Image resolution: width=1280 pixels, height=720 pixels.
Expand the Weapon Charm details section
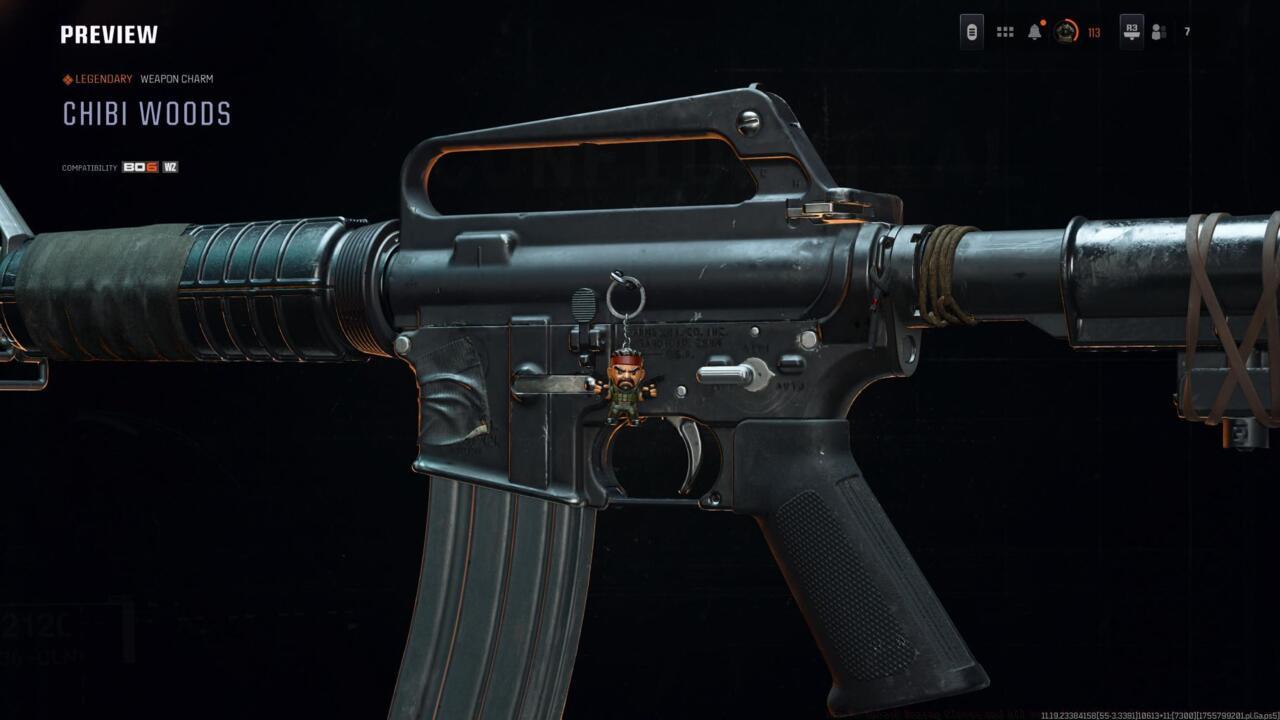tap(178, 78)
